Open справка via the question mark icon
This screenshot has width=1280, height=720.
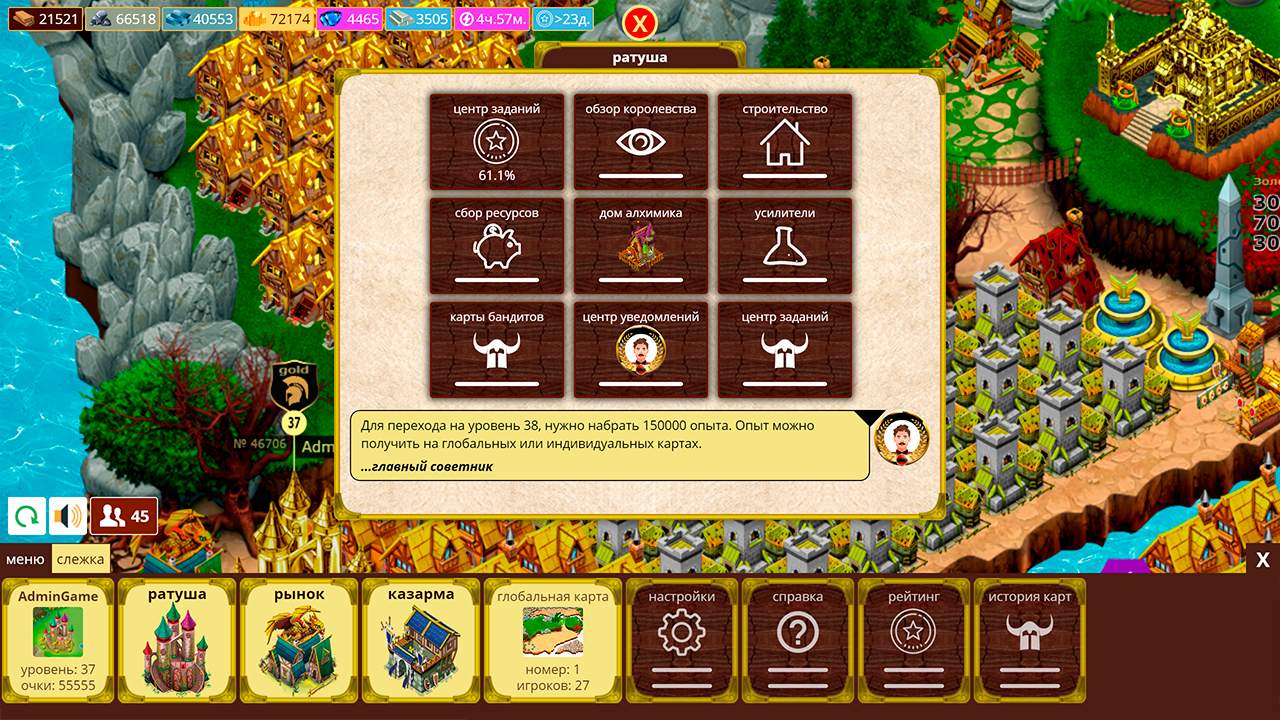pyautogui.click(x=798, y=638)
